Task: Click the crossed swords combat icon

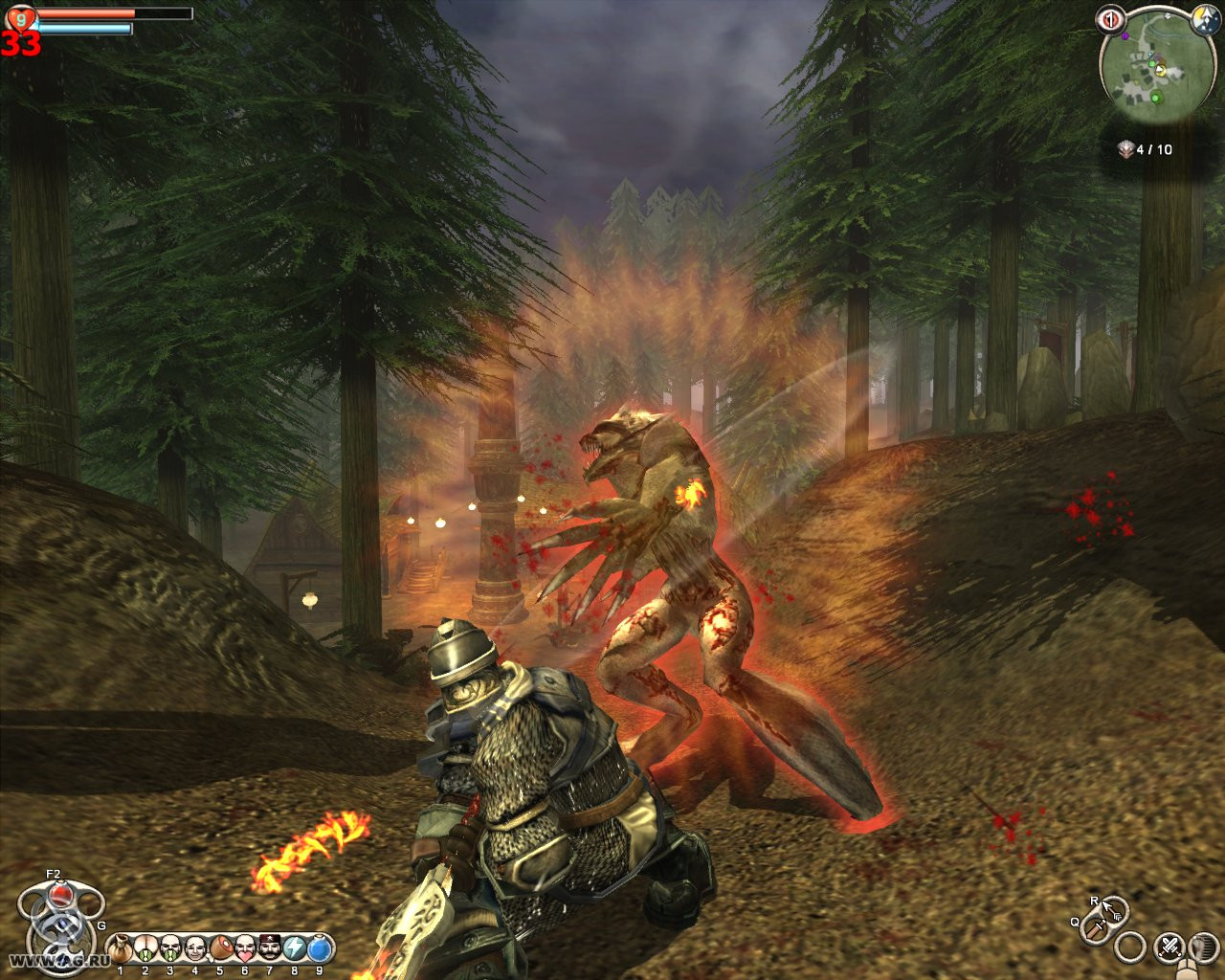Action: click(1170, 947)
